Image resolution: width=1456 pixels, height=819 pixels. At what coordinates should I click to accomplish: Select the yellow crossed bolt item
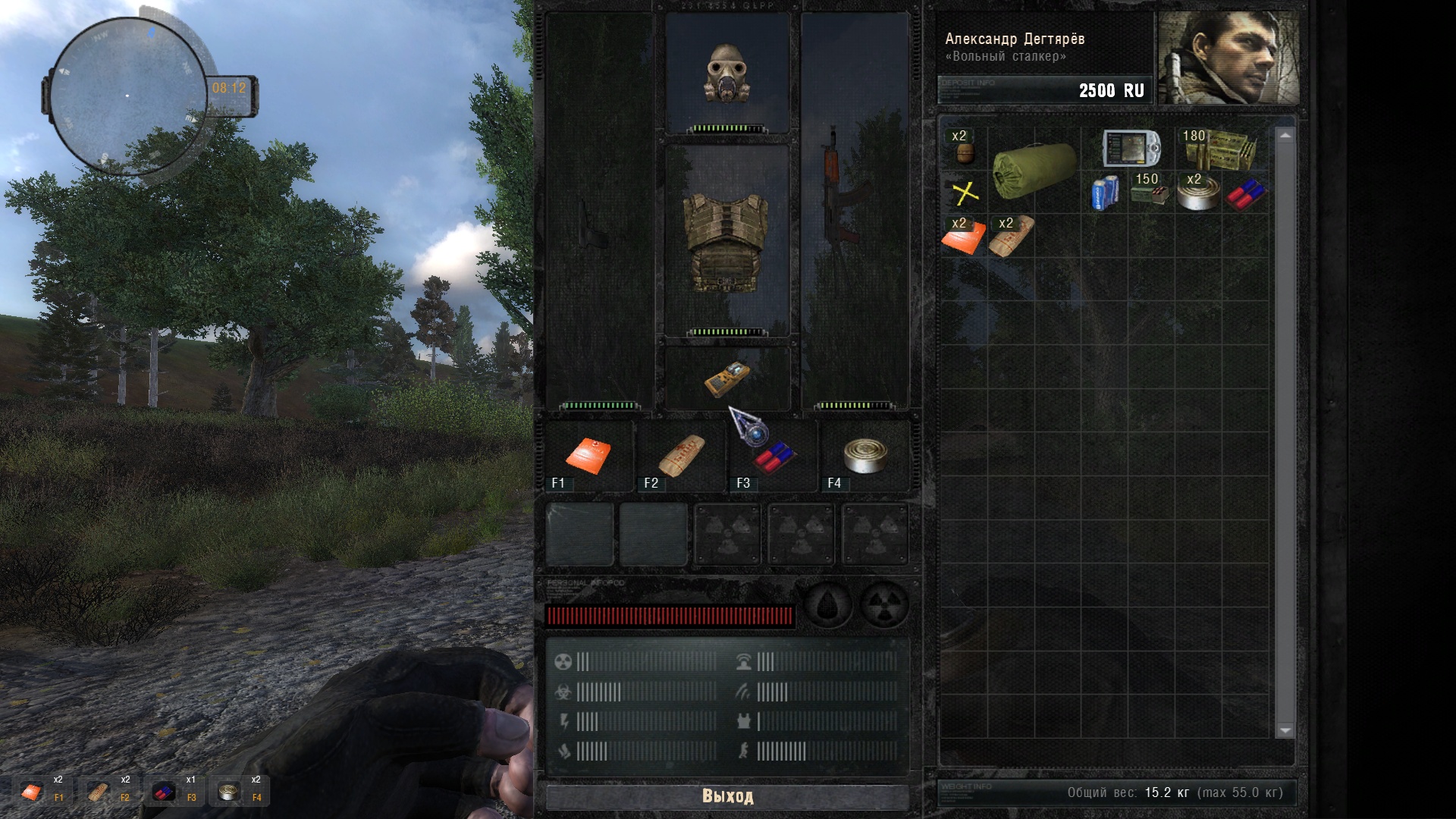pos(965,193)
